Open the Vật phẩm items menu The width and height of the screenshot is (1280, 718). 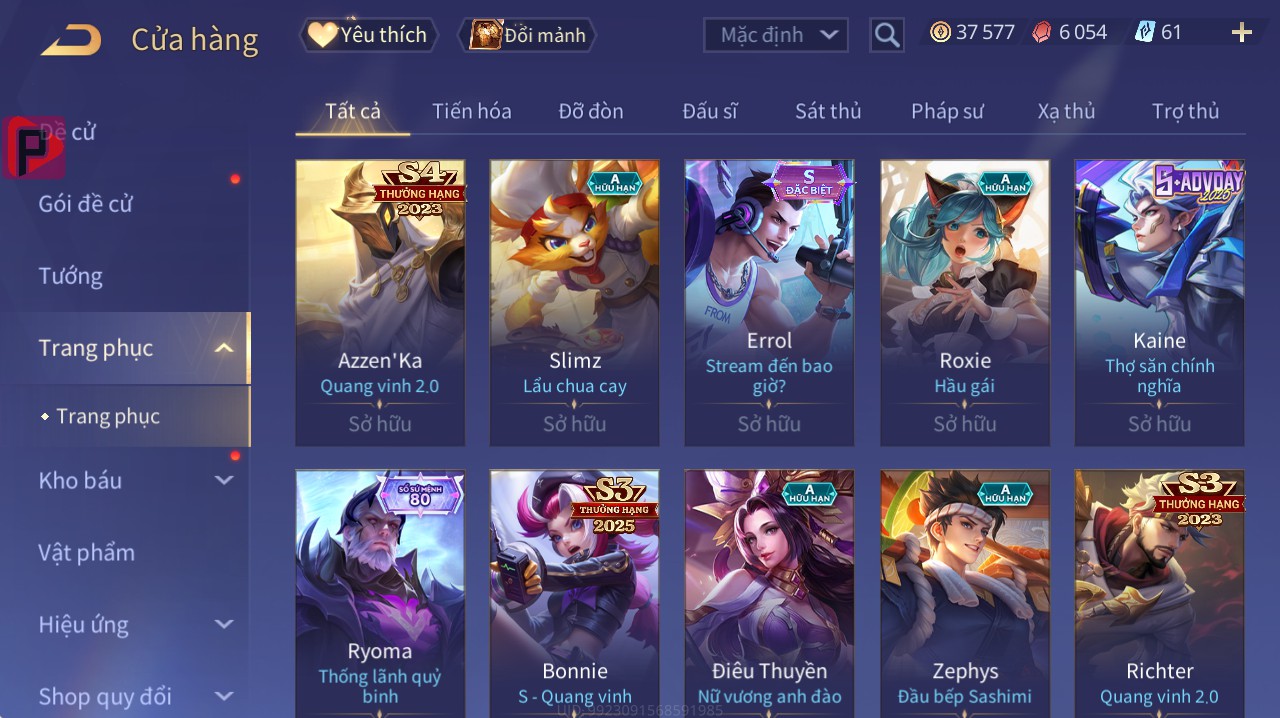(x=86, y=552)
